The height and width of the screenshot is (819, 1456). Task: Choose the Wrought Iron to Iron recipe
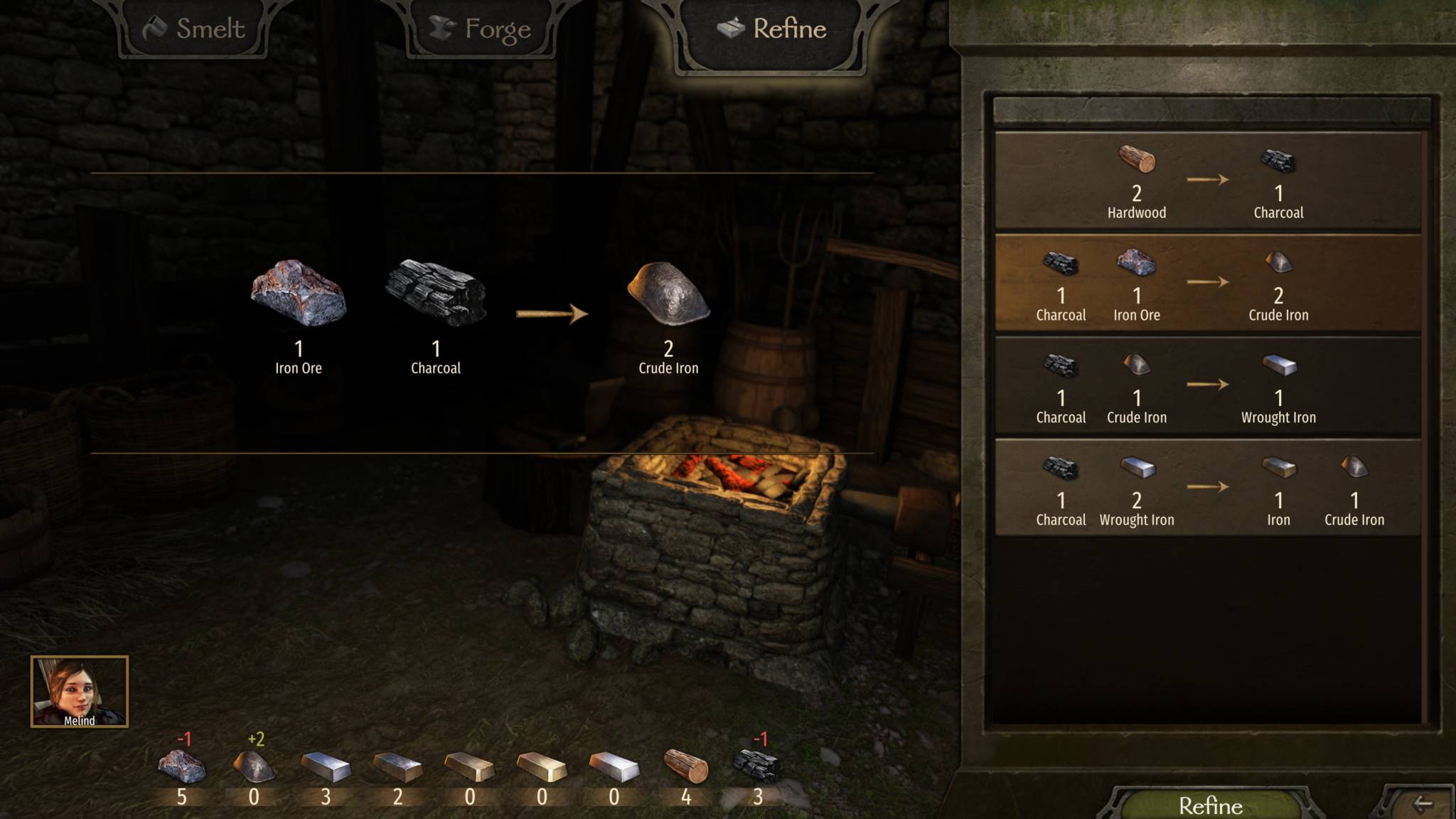click(x=1207, y=488)
